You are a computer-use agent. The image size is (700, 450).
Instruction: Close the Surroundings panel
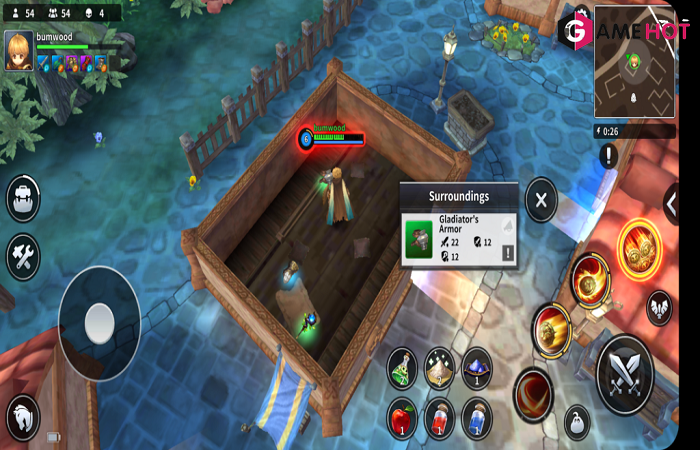pos(541,200)
